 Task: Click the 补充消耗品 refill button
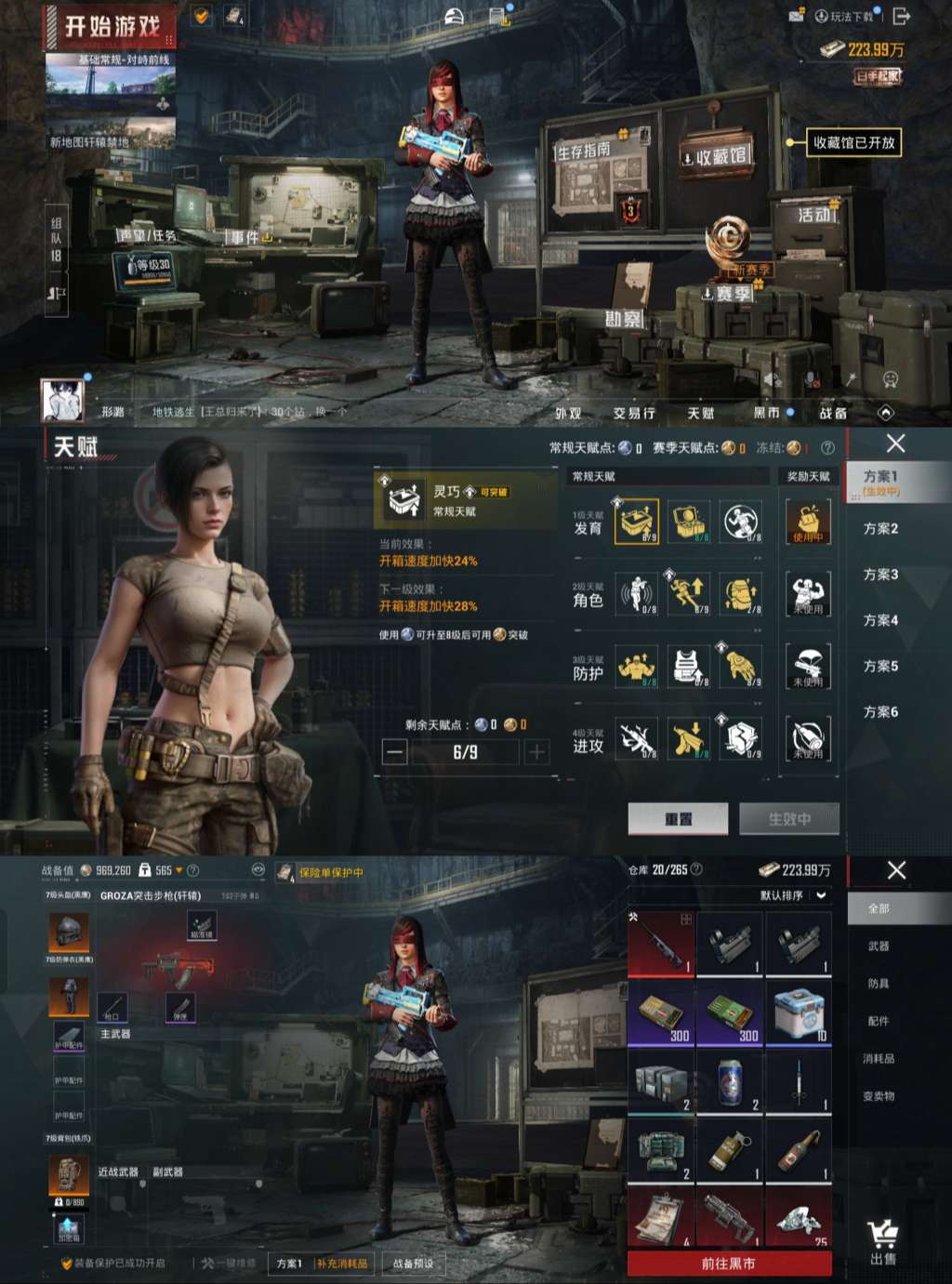click(x=342, y=1264)
